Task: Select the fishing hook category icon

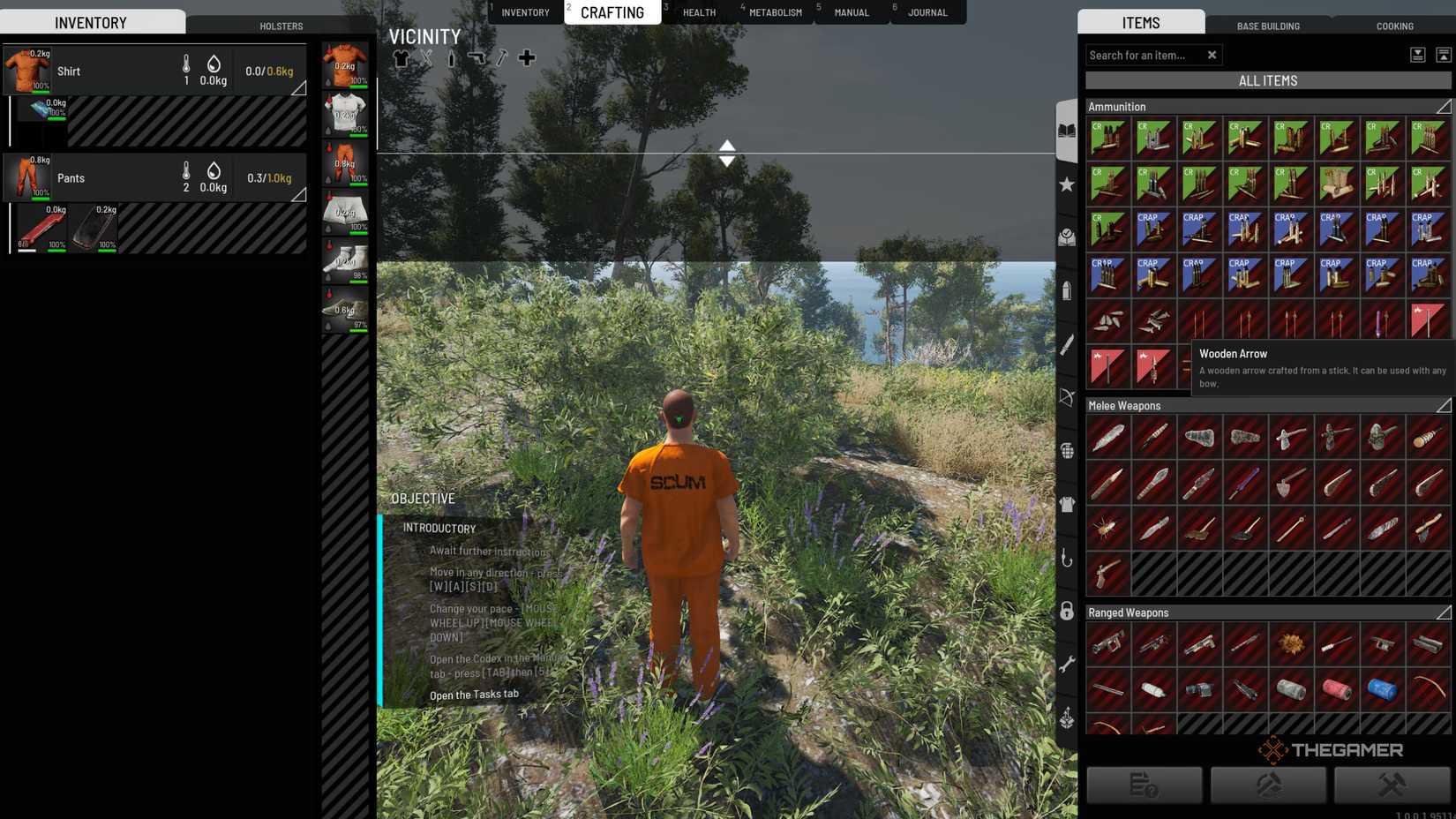Action: coord(1067,556)
